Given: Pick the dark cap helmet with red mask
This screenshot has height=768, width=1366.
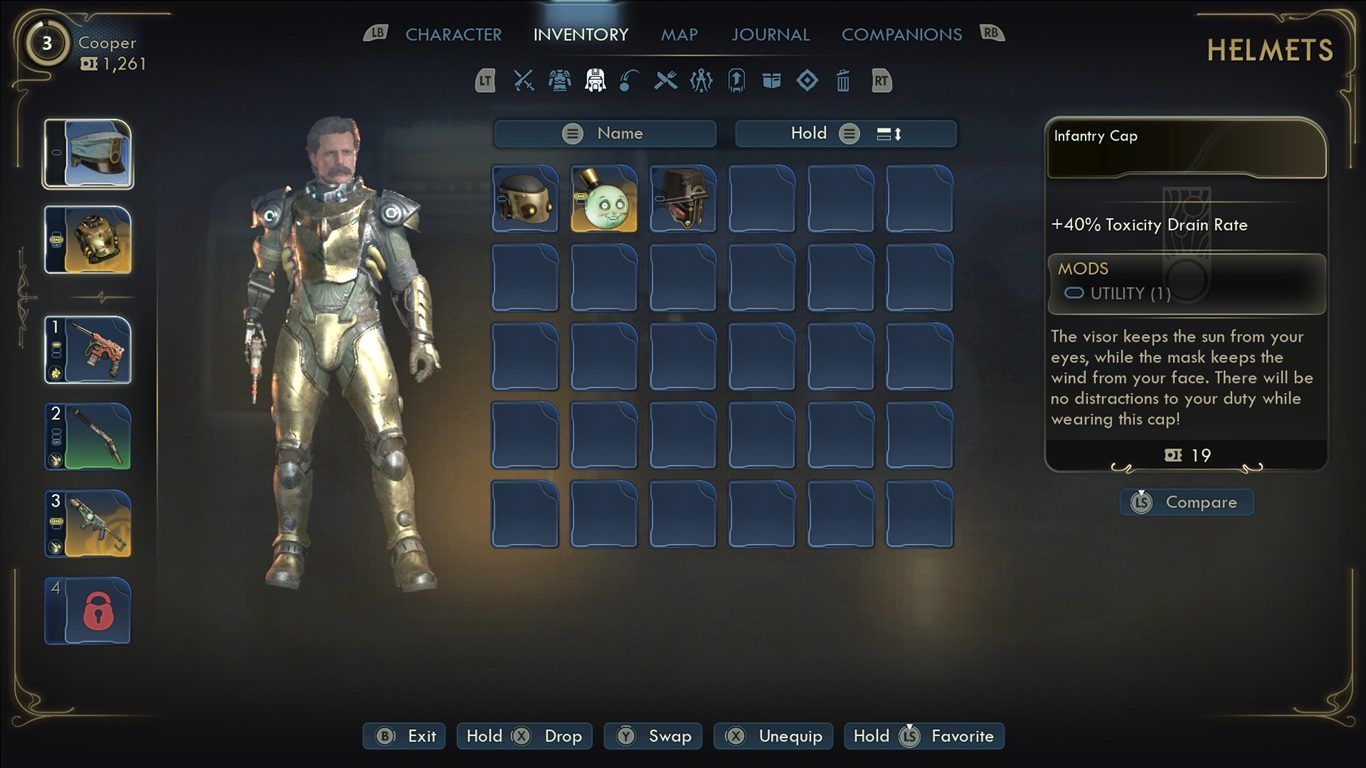Looking at the screenshot, I should (x=683, y=199).
